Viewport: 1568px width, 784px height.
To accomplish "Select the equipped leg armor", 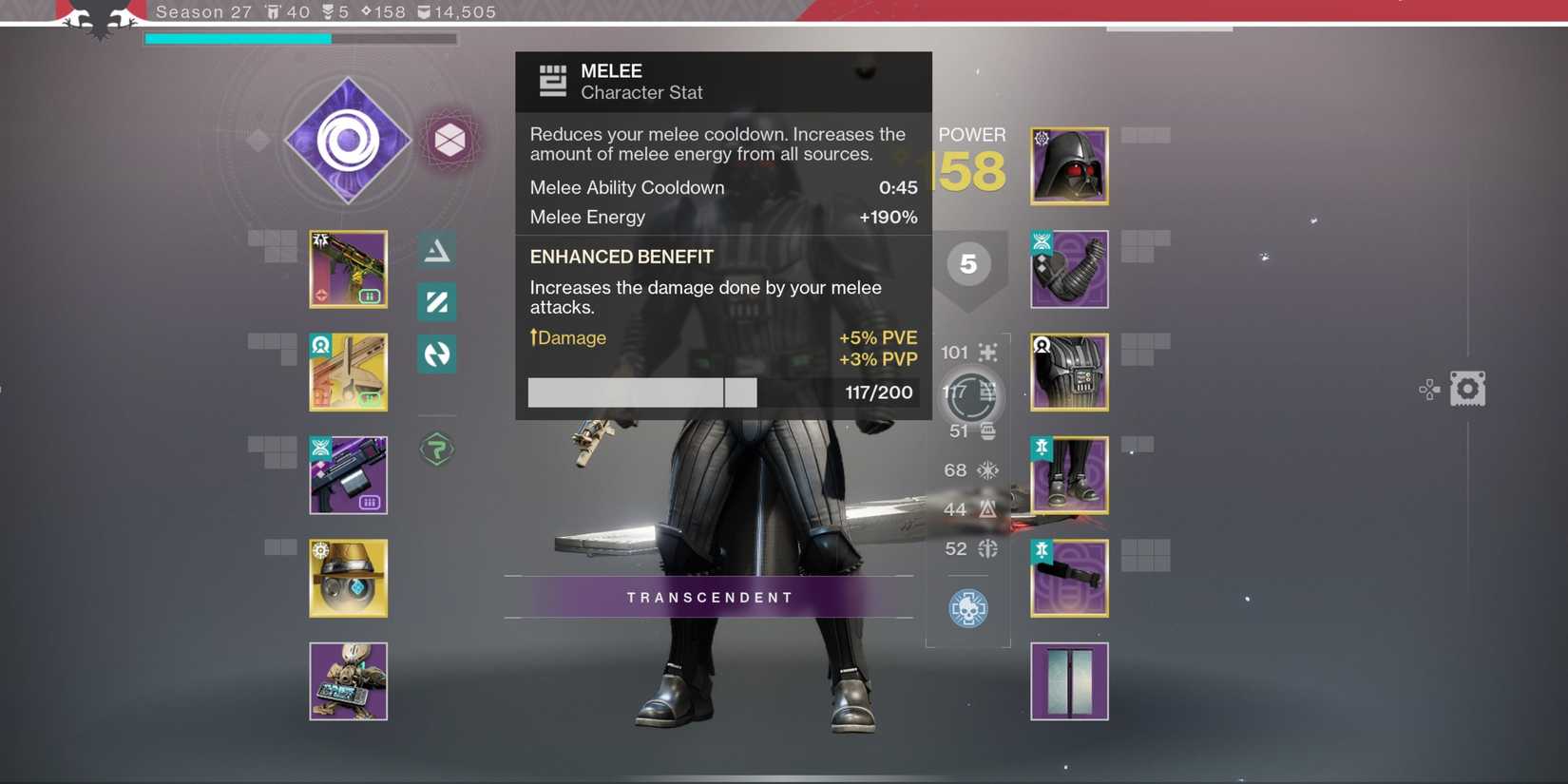I will pos(1068,474).
